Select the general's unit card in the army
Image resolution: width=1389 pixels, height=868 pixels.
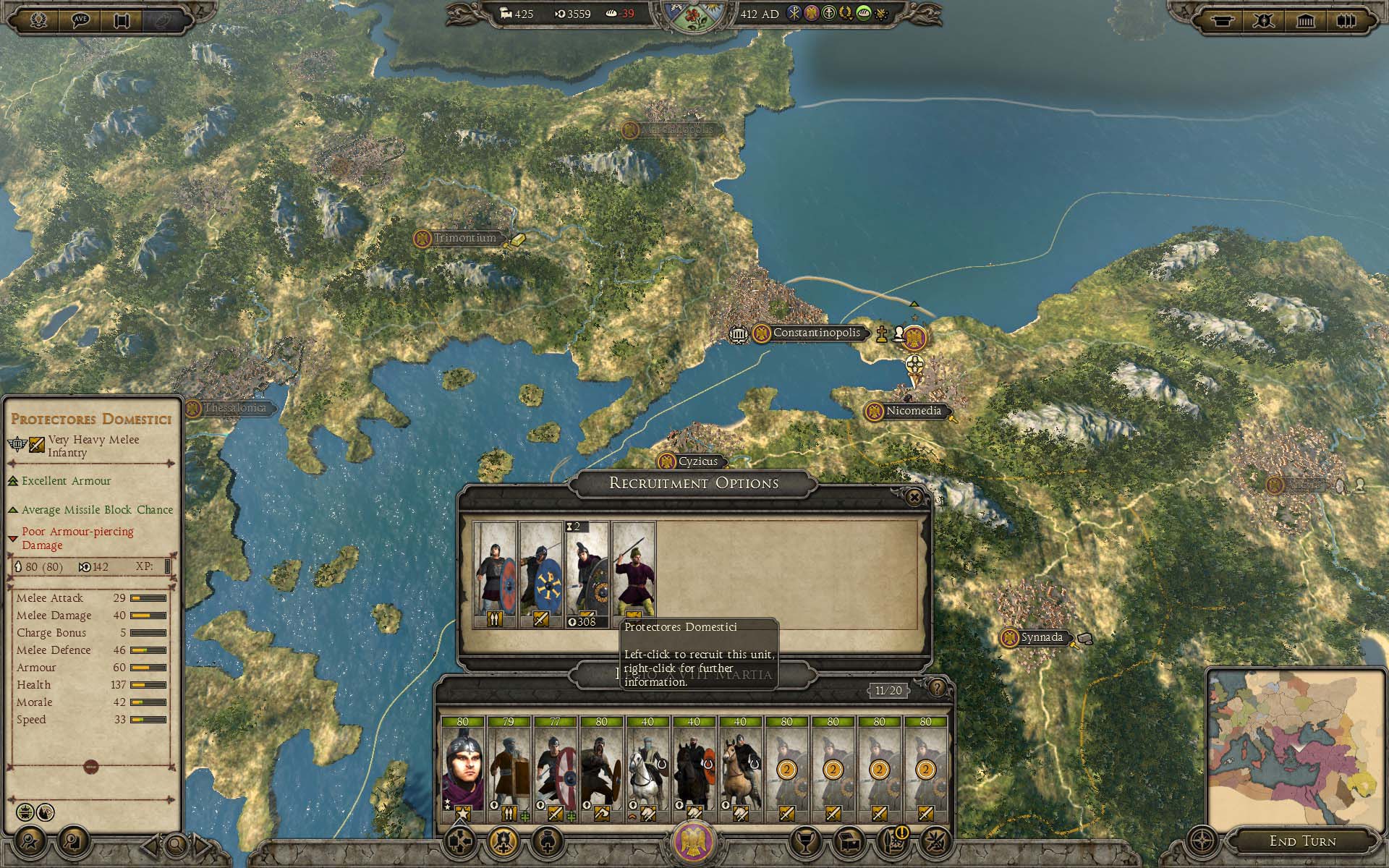tap(463, 769)
